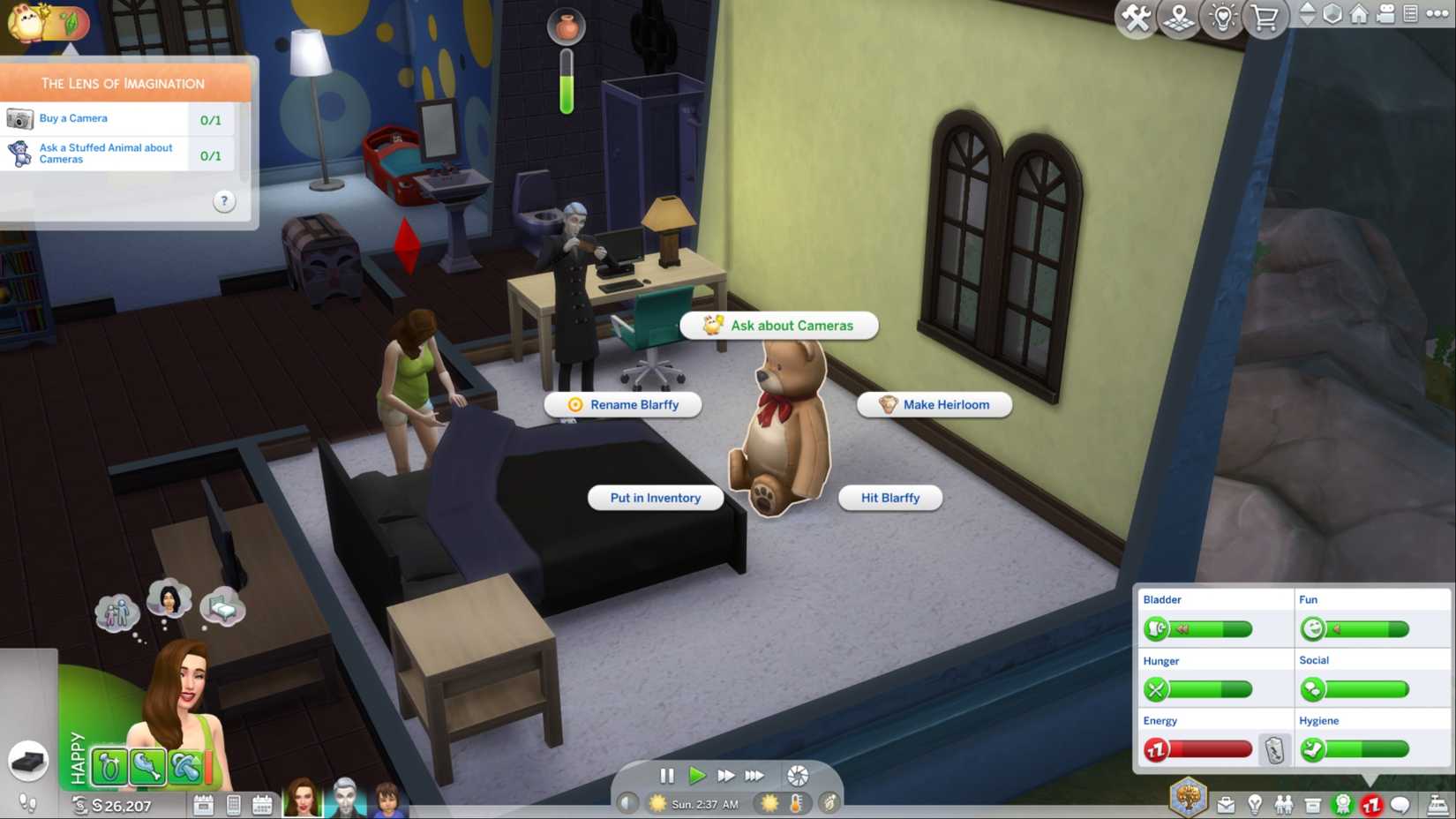The height and width of the screenshot is (819, 1456).
Task: Open Manage Worlds map icon
Action: click(x=1179, y=19)
